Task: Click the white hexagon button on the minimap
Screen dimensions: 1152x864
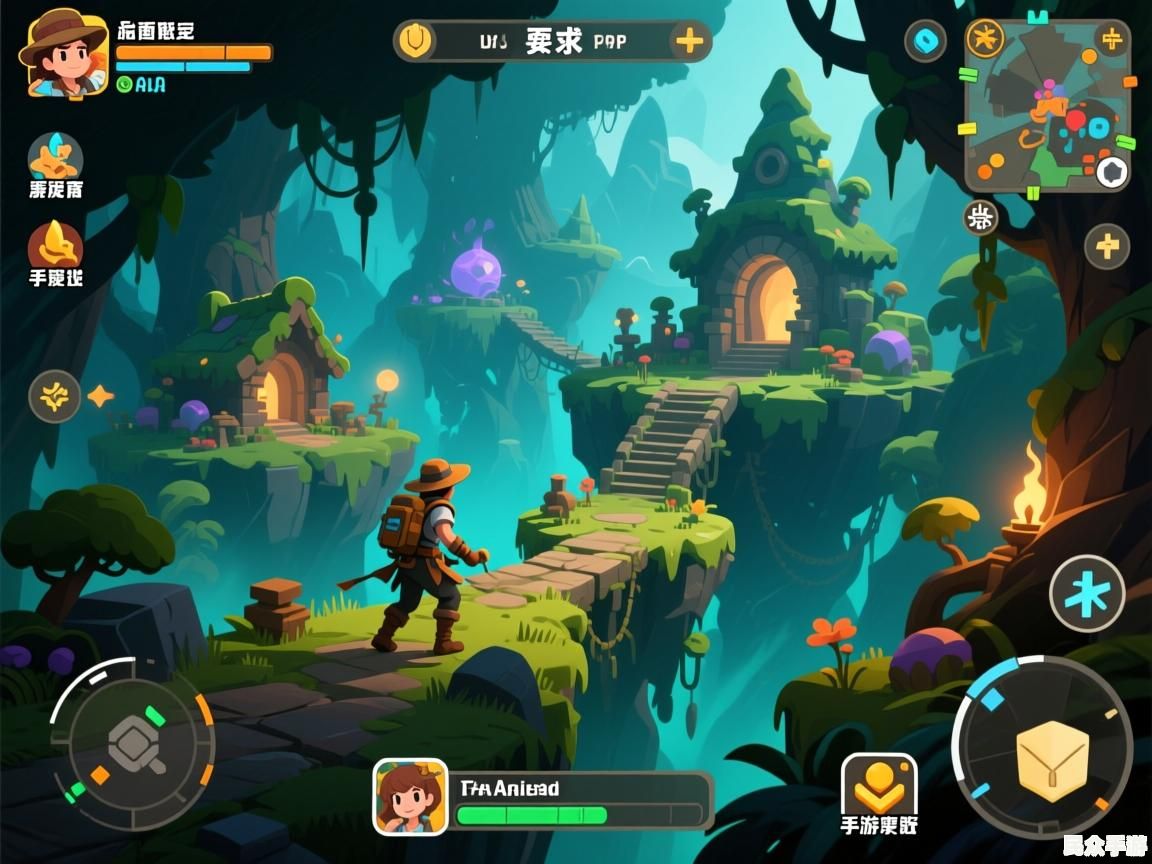Action: (1111, 173)
